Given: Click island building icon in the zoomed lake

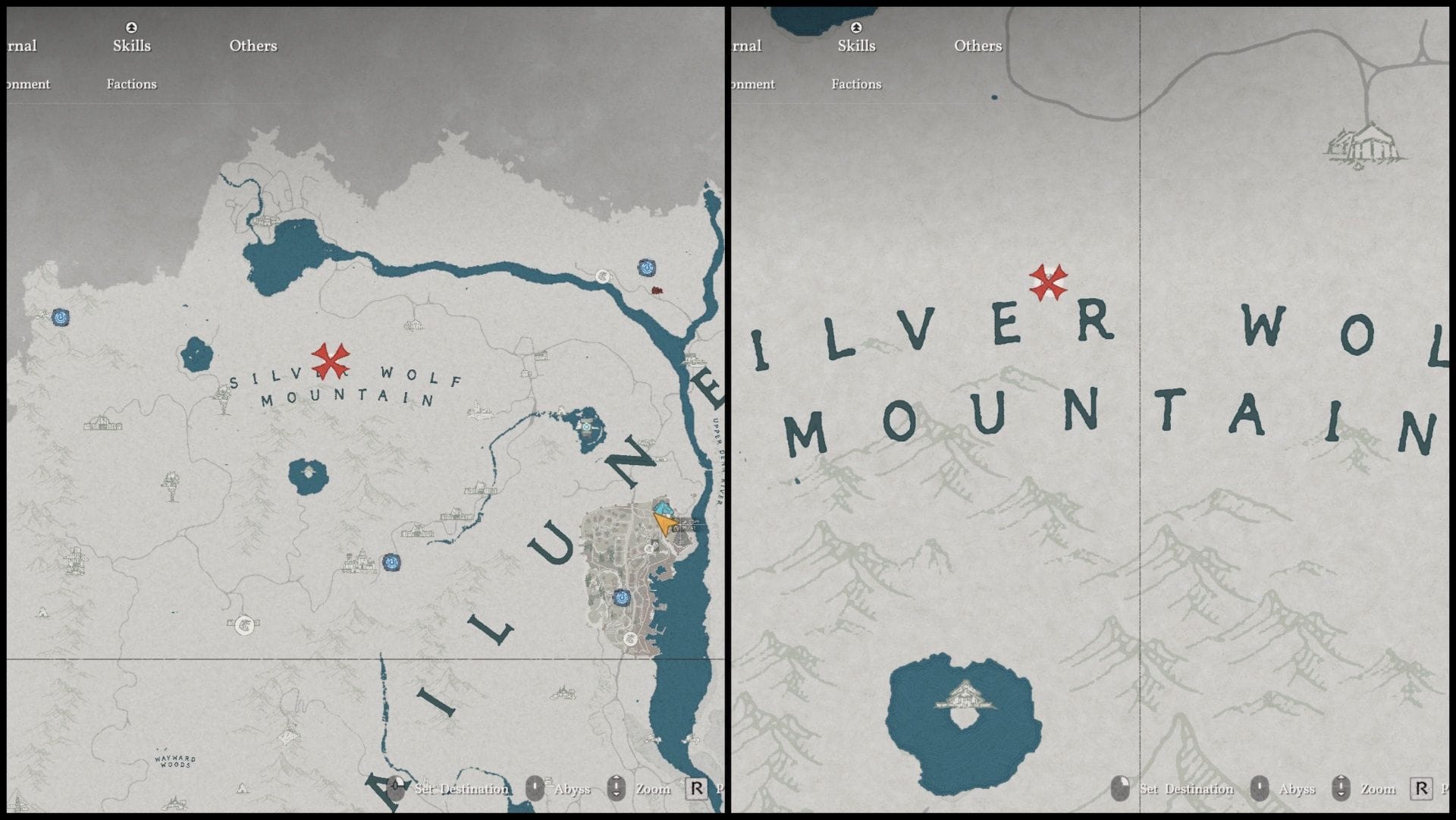Looking at the screenshot, I should coord(965,696).
